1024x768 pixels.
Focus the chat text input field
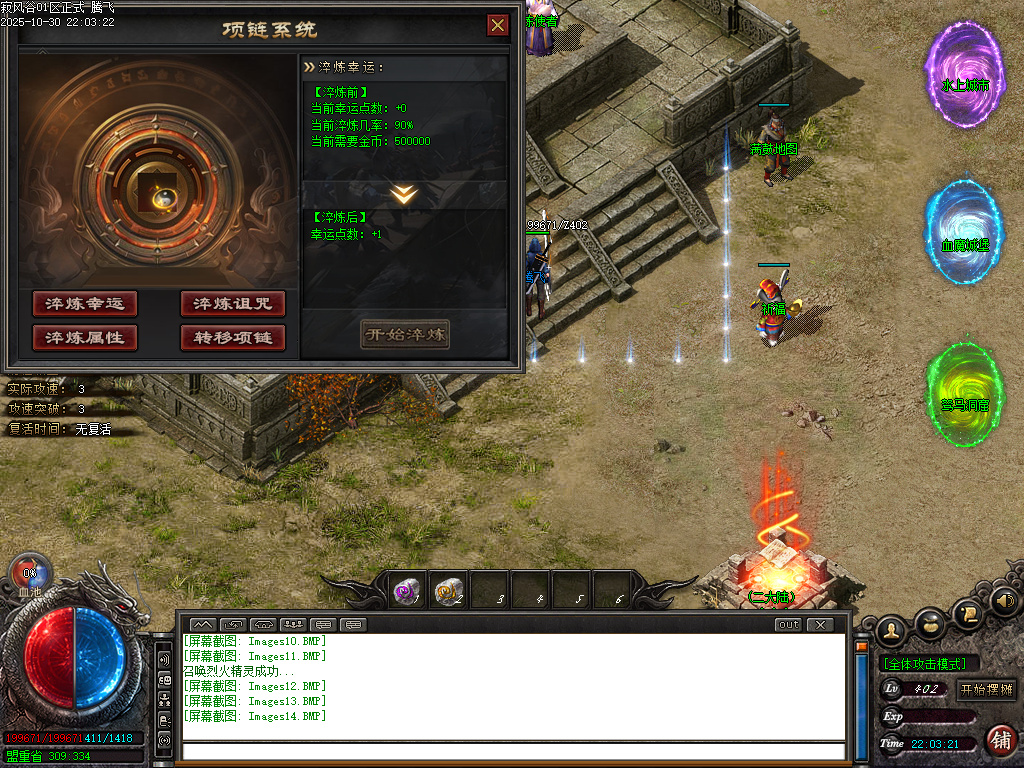[510, 751]
